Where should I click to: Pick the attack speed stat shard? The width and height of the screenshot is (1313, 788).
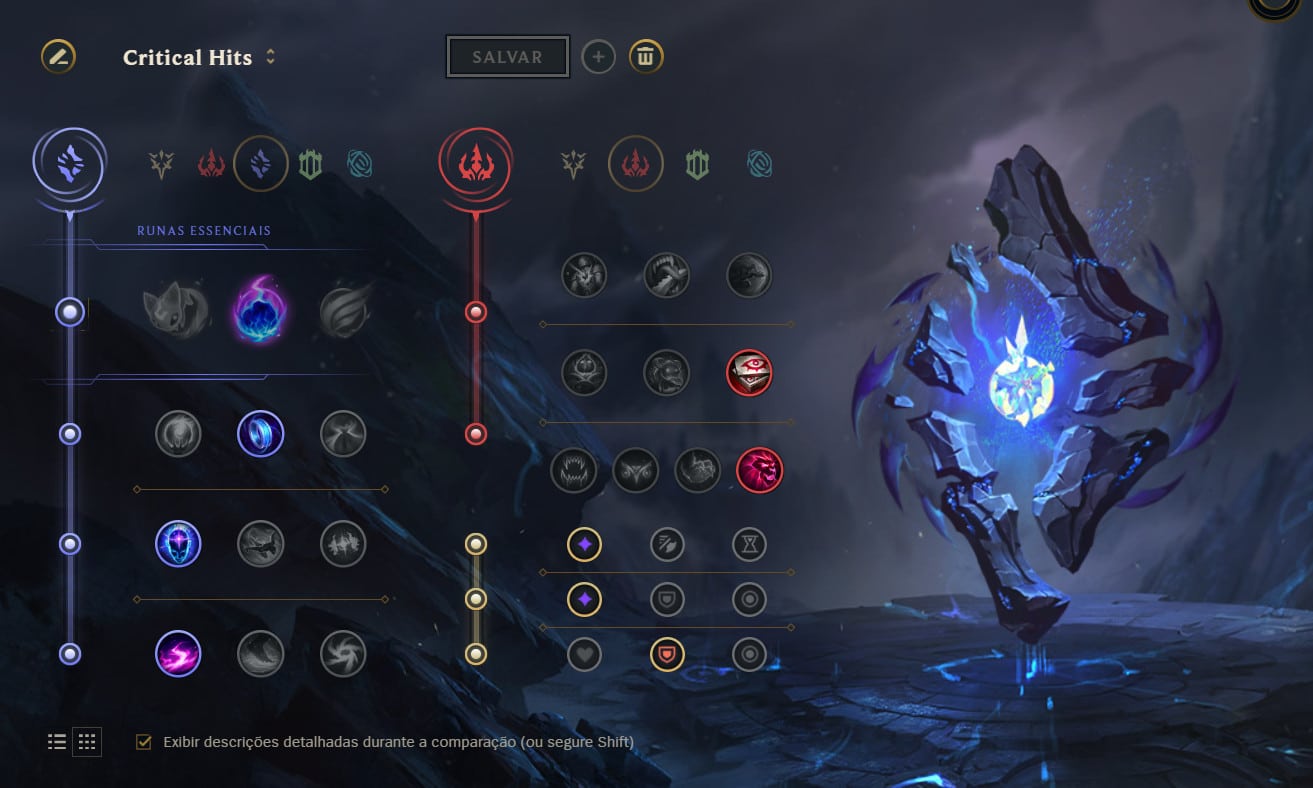[667, 544]
